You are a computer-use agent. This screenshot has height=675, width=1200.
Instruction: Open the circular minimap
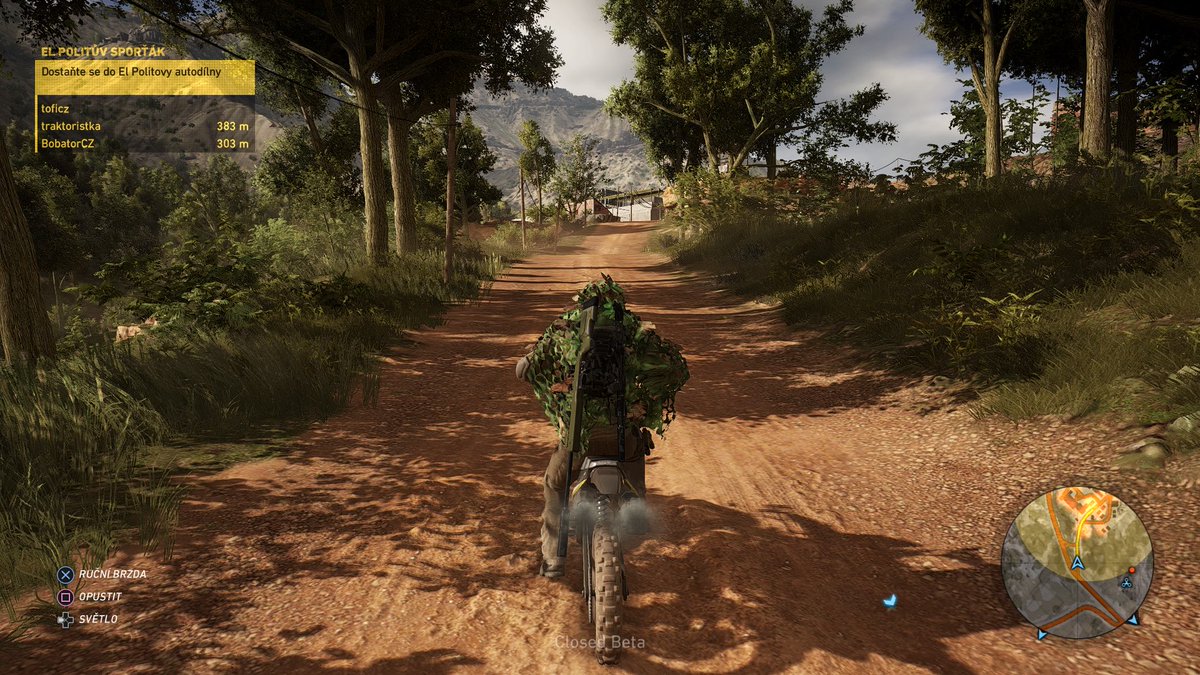click(1077, 562)
